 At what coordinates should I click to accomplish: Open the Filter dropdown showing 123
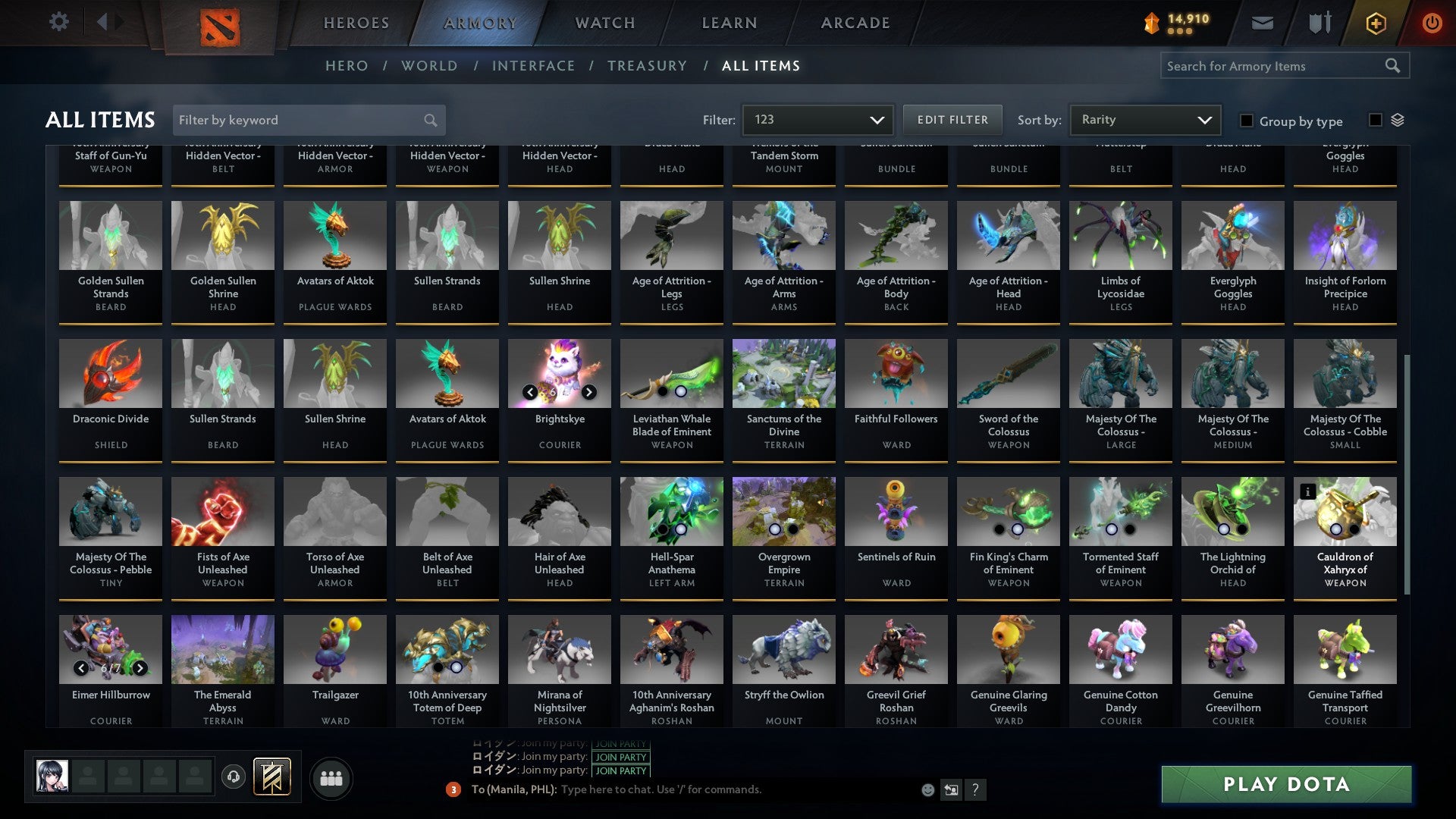click(x=817, y=119)
